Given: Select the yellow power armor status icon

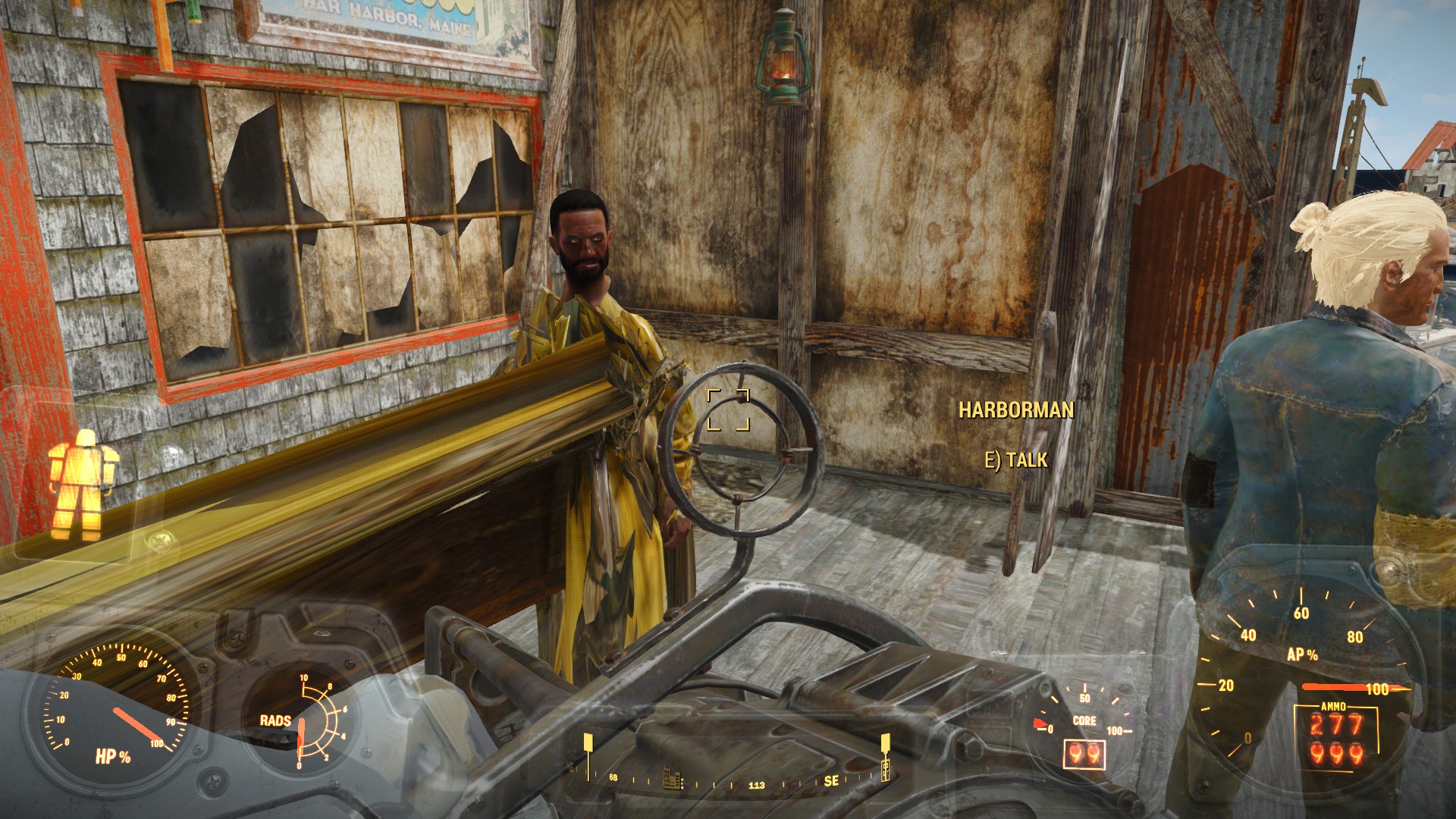Looking at the screenshot, I should click(x=81, y=484).
